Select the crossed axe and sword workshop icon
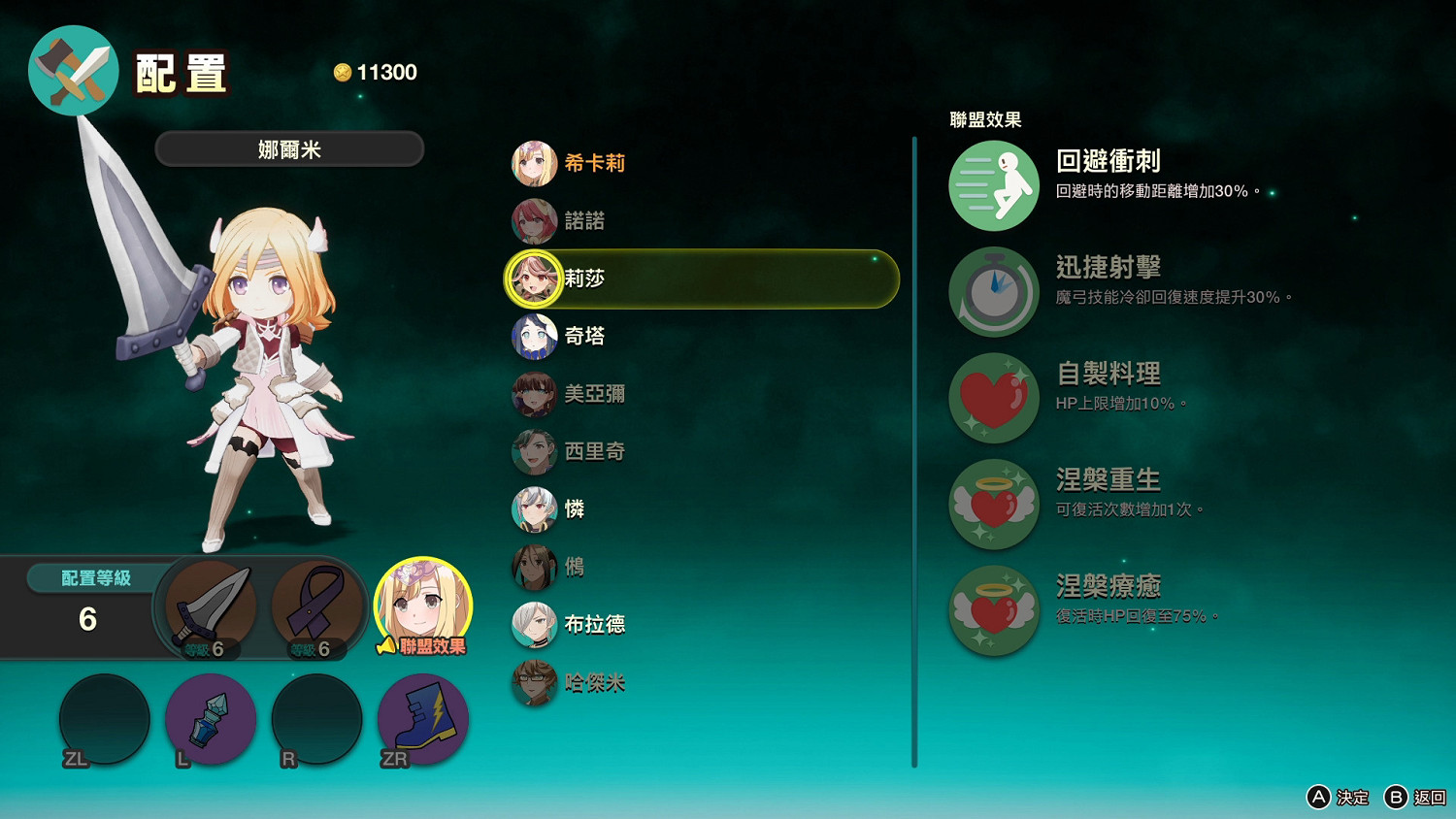 pyautogui.click(x=73, y=70)
